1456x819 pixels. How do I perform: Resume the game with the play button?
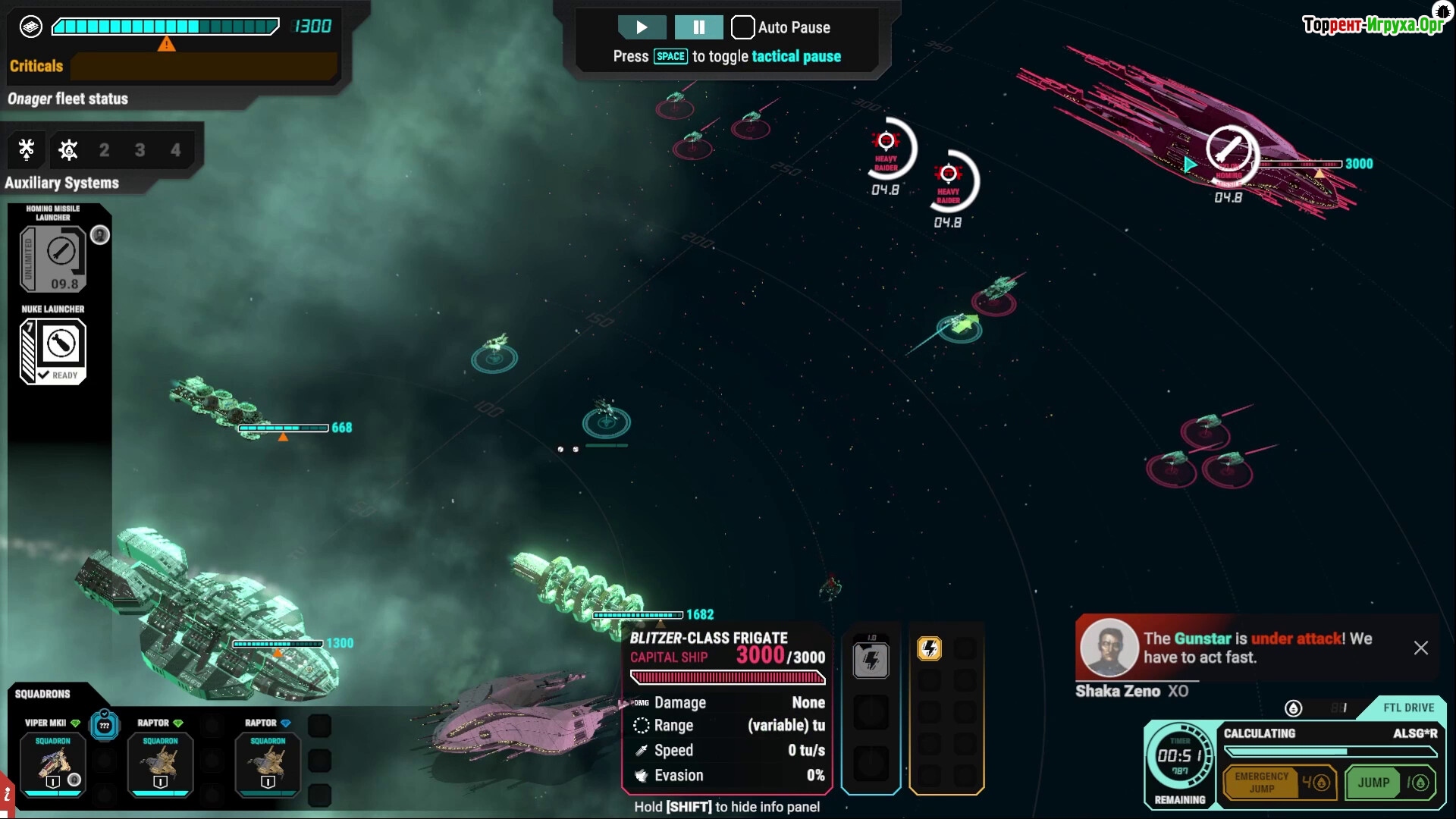coord(642,27)
